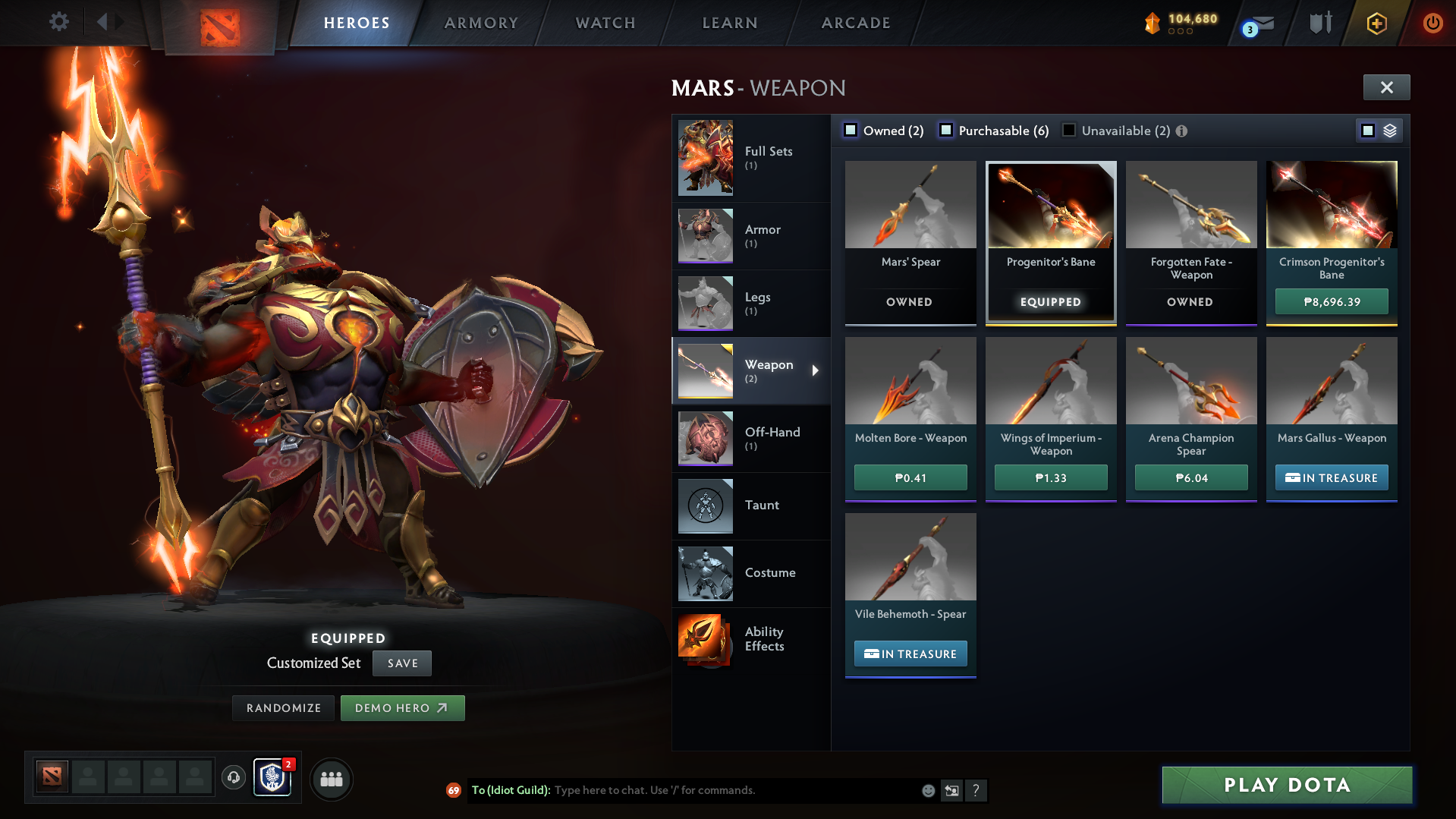Image resolution: width=1456 pixels, height=819 pixels.
Task: Select the shield and sword battle pass icon
Action: [1320, 23]
